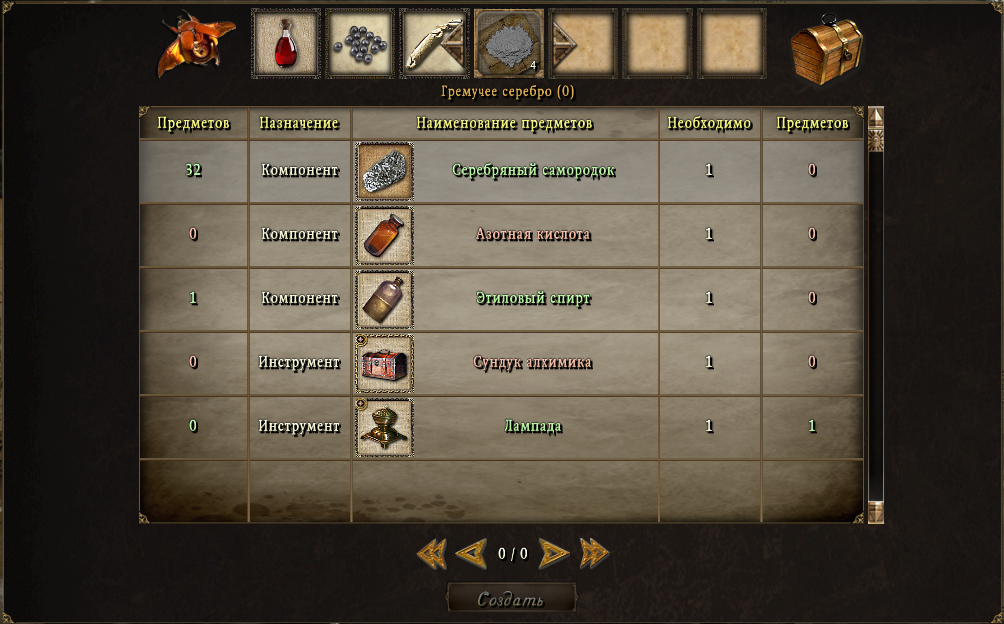Click the component list scrollbar
The height and width of the screenshot is (624, 1004).
(x=876, y=315)
